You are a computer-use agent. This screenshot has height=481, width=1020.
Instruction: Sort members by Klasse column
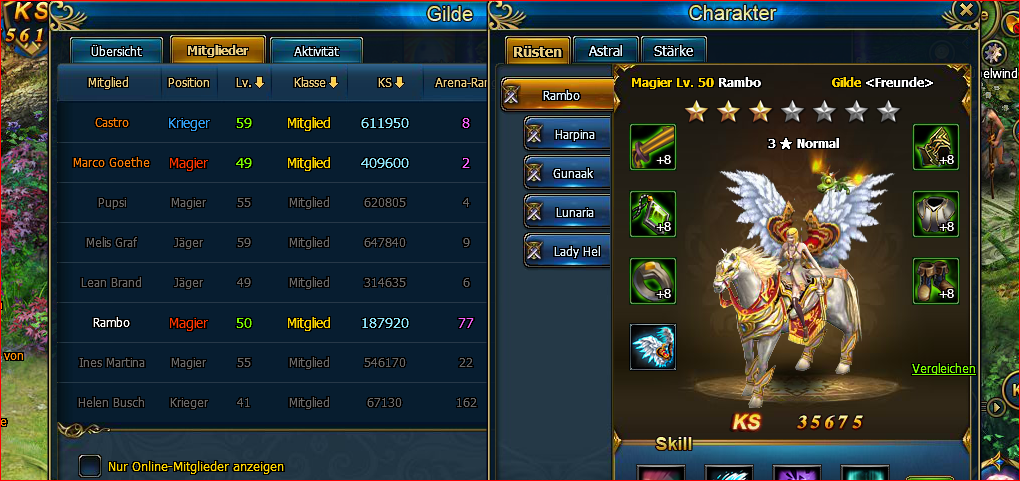(x=316, y=82)
